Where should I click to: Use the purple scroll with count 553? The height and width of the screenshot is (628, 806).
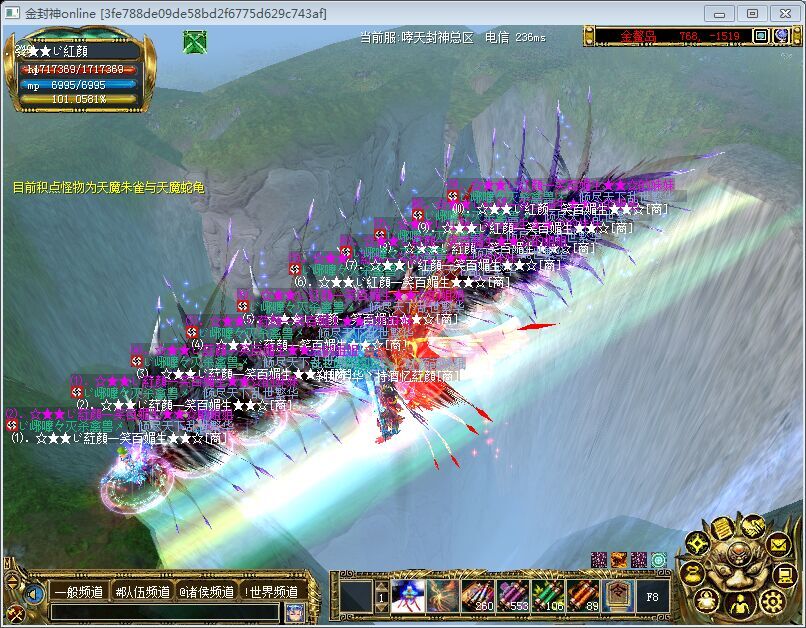514,596
